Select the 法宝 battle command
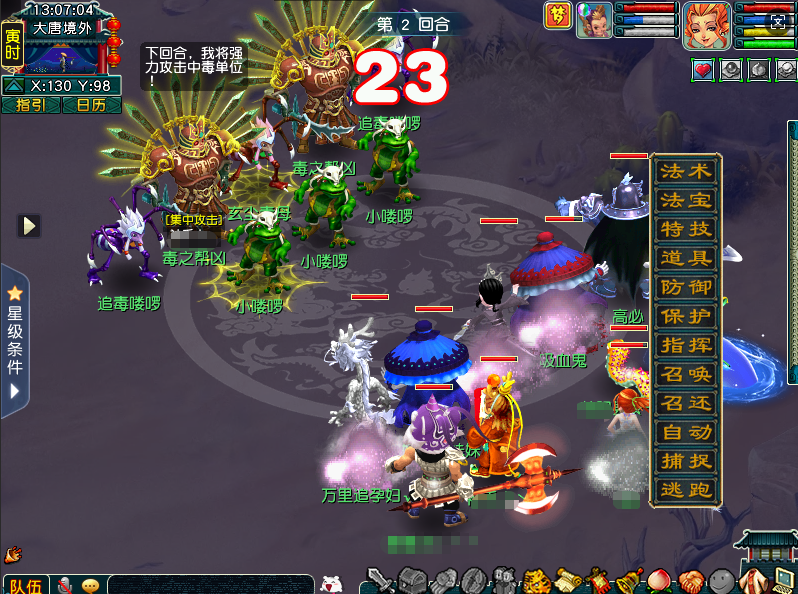The width and height of the screenshot is (798, 594). point(685,201)
